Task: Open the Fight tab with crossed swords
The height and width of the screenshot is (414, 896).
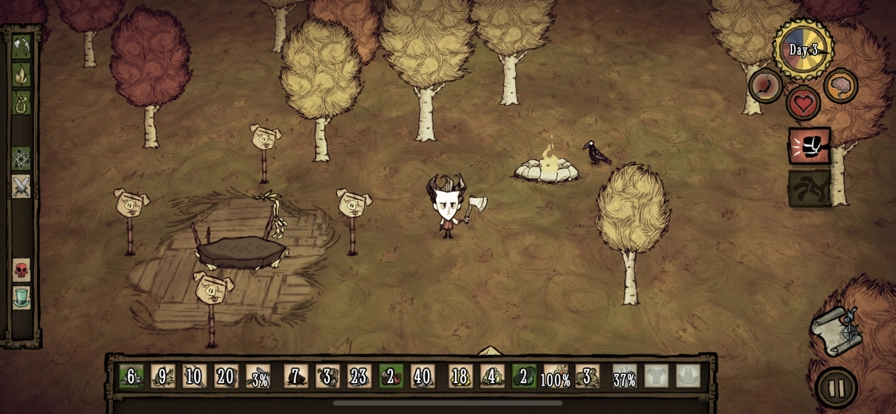Action: (21, 186)
